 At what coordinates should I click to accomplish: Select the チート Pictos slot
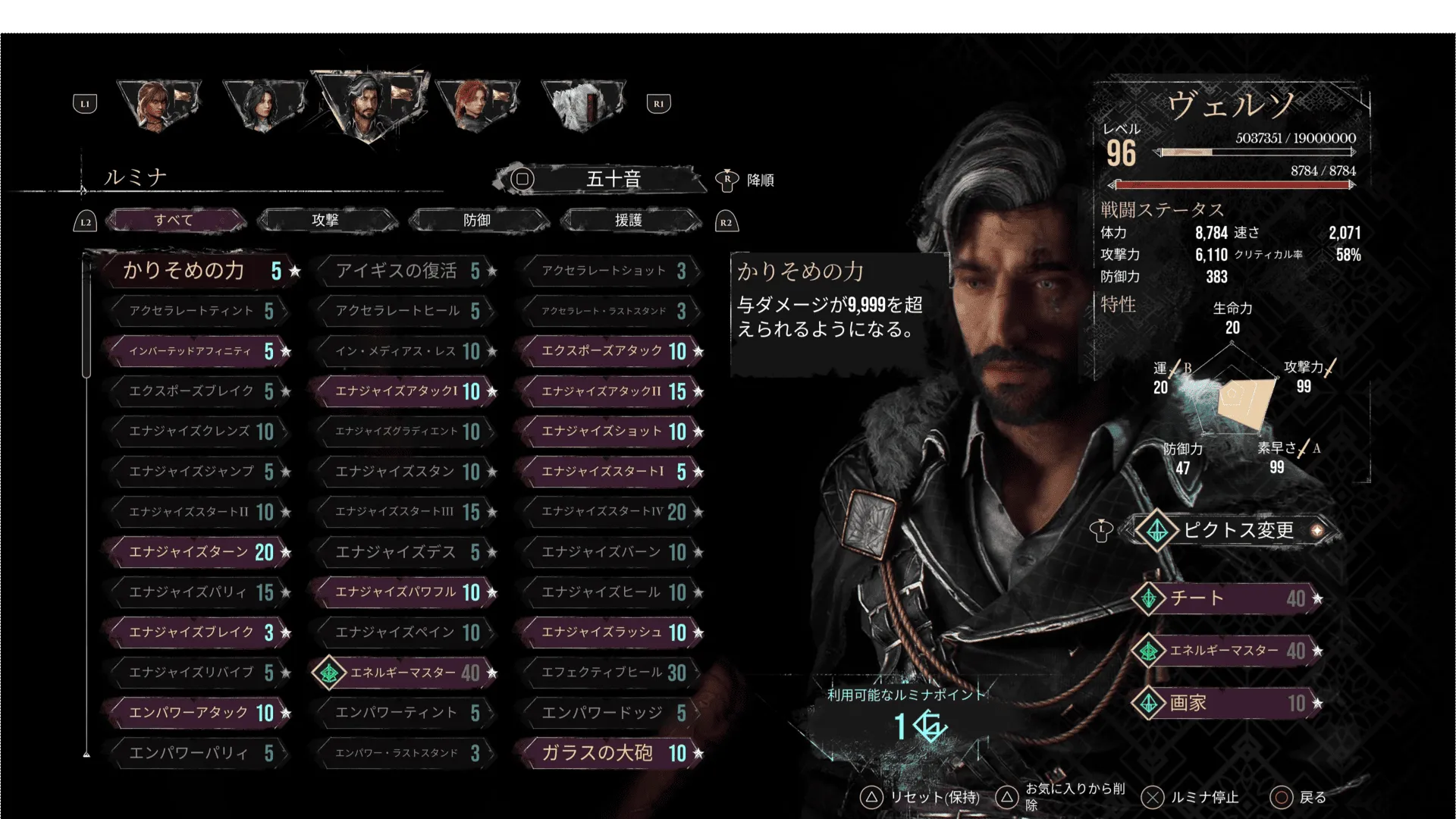1227,598
